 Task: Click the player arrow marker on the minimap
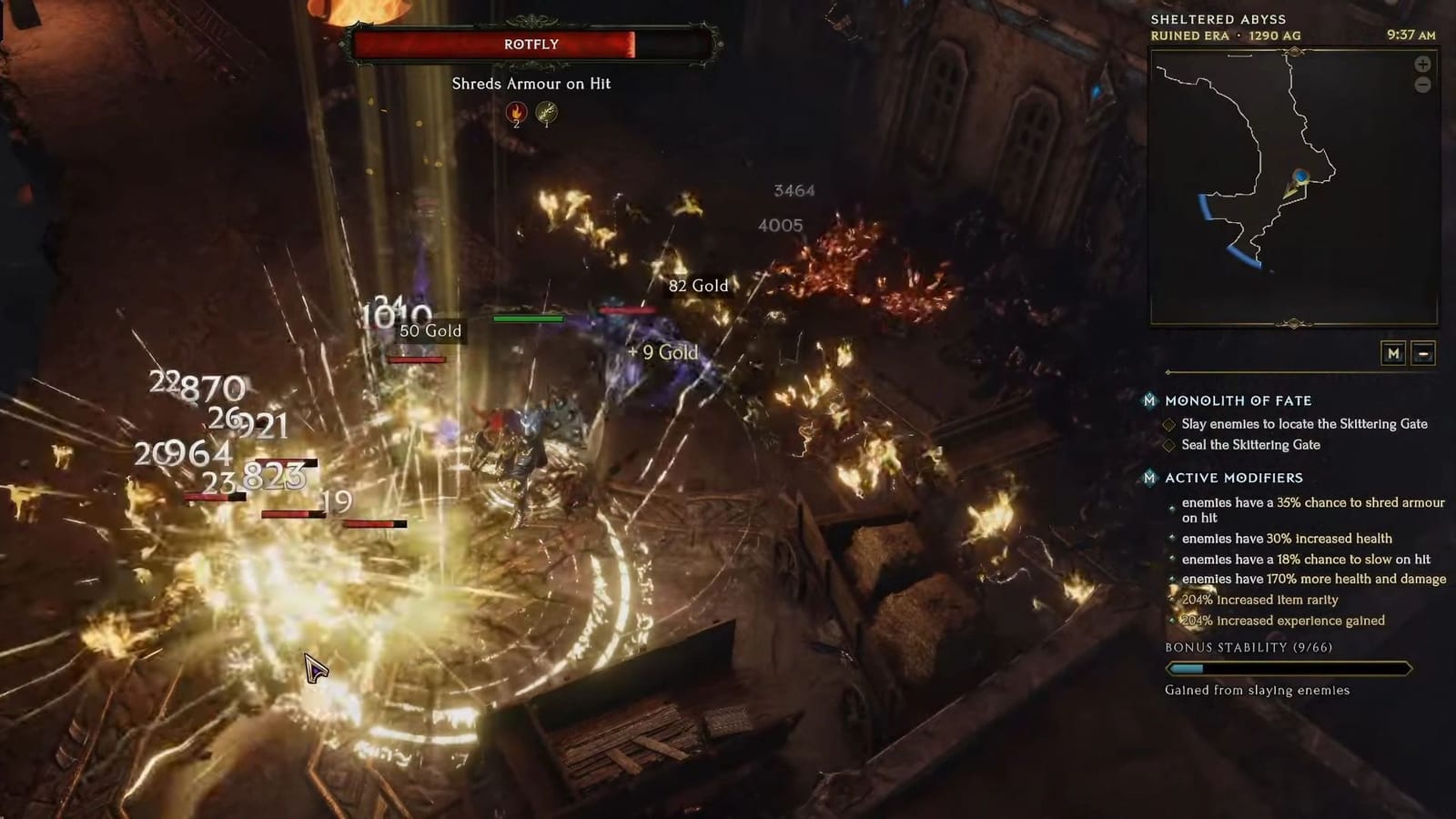coord(1300,180)
